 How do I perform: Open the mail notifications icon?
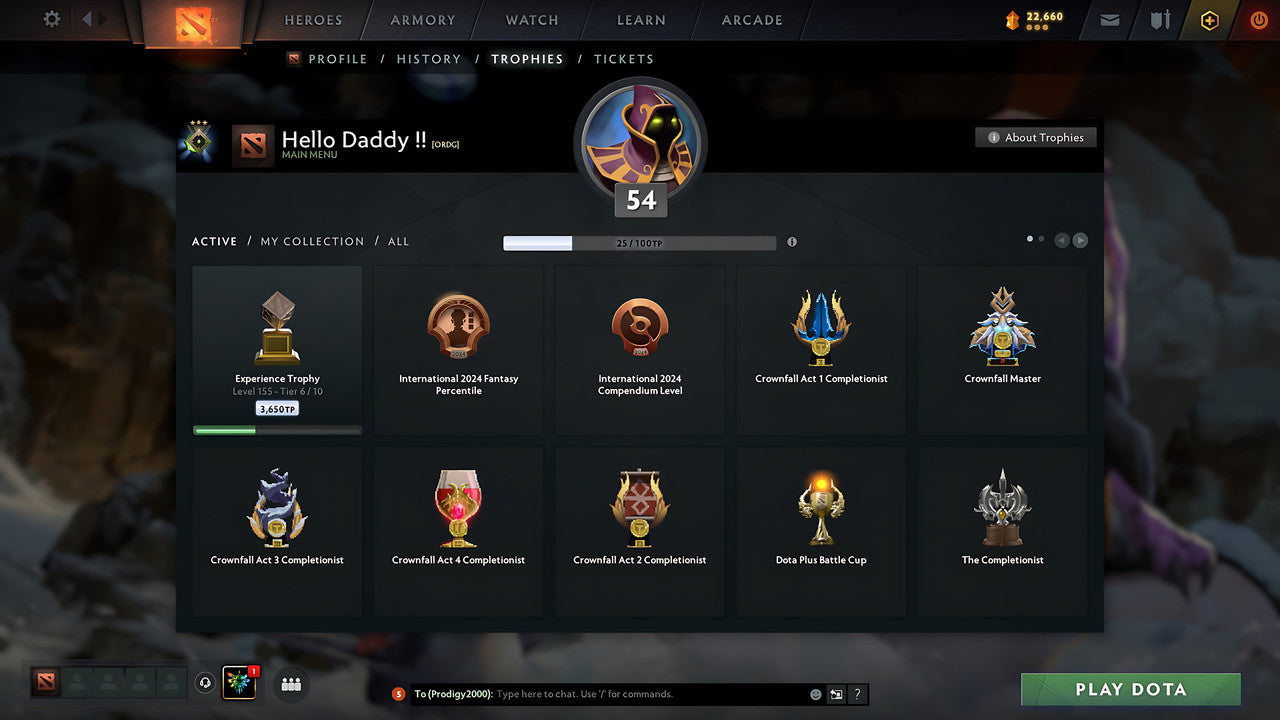[x=1108, y=20]
